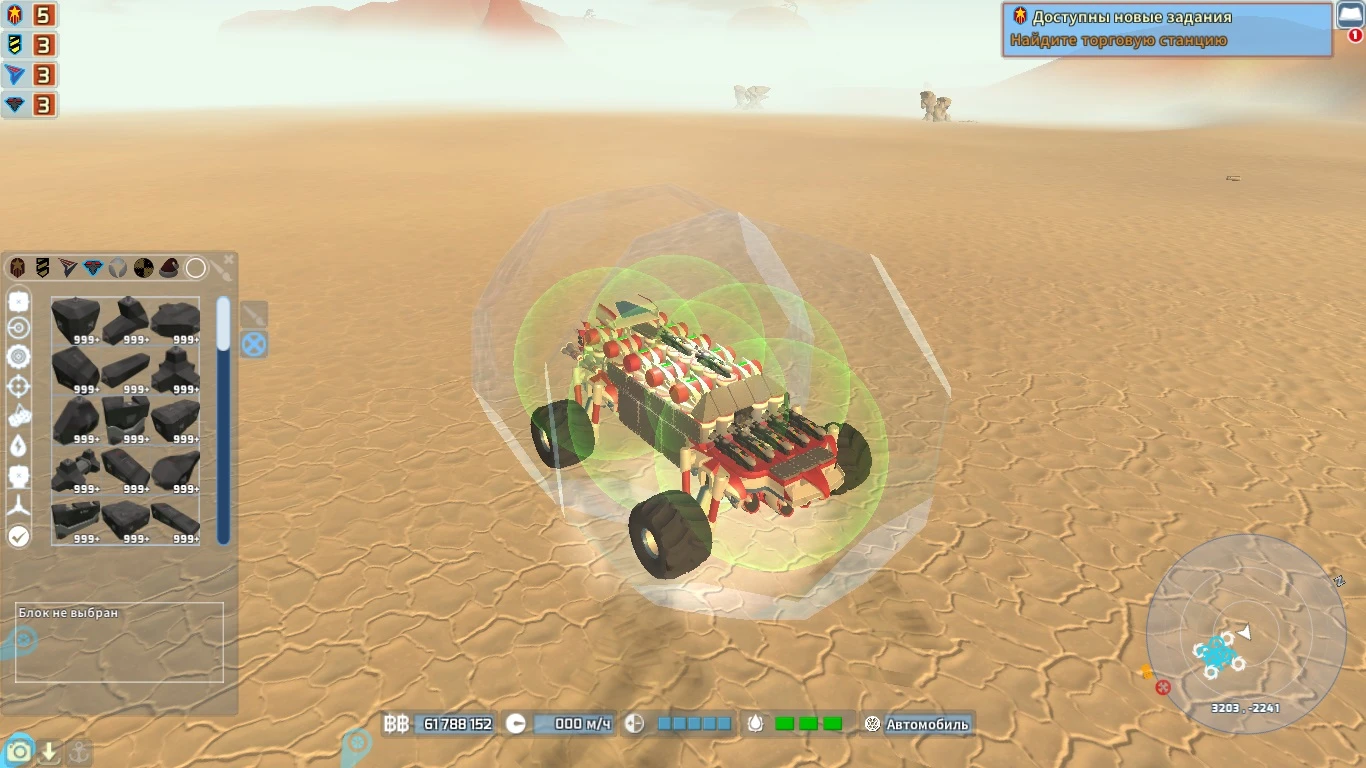This screenshot has height=768, width=1366.
Task: Select the camera screenshot icon bottom left
Action: pyautogui.click(x=18, y=750)
